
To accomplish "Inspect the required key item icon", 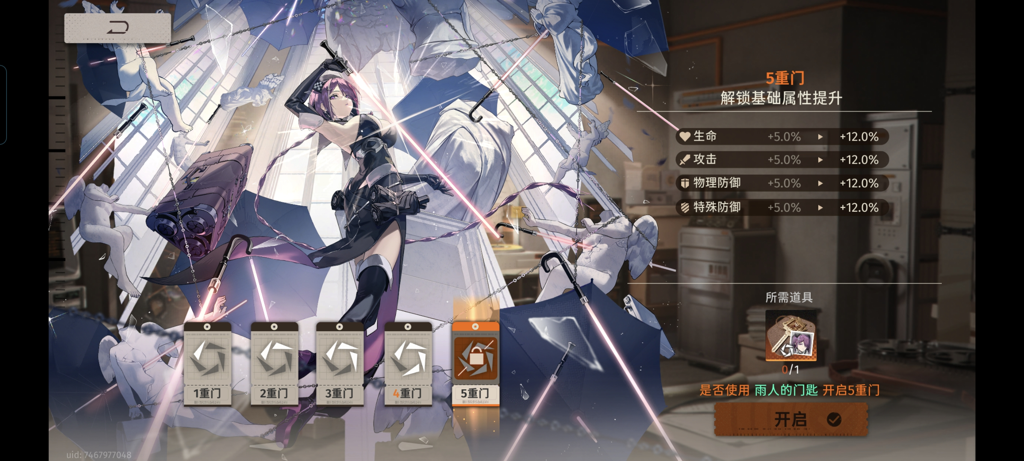I will (x=791, y=335).
